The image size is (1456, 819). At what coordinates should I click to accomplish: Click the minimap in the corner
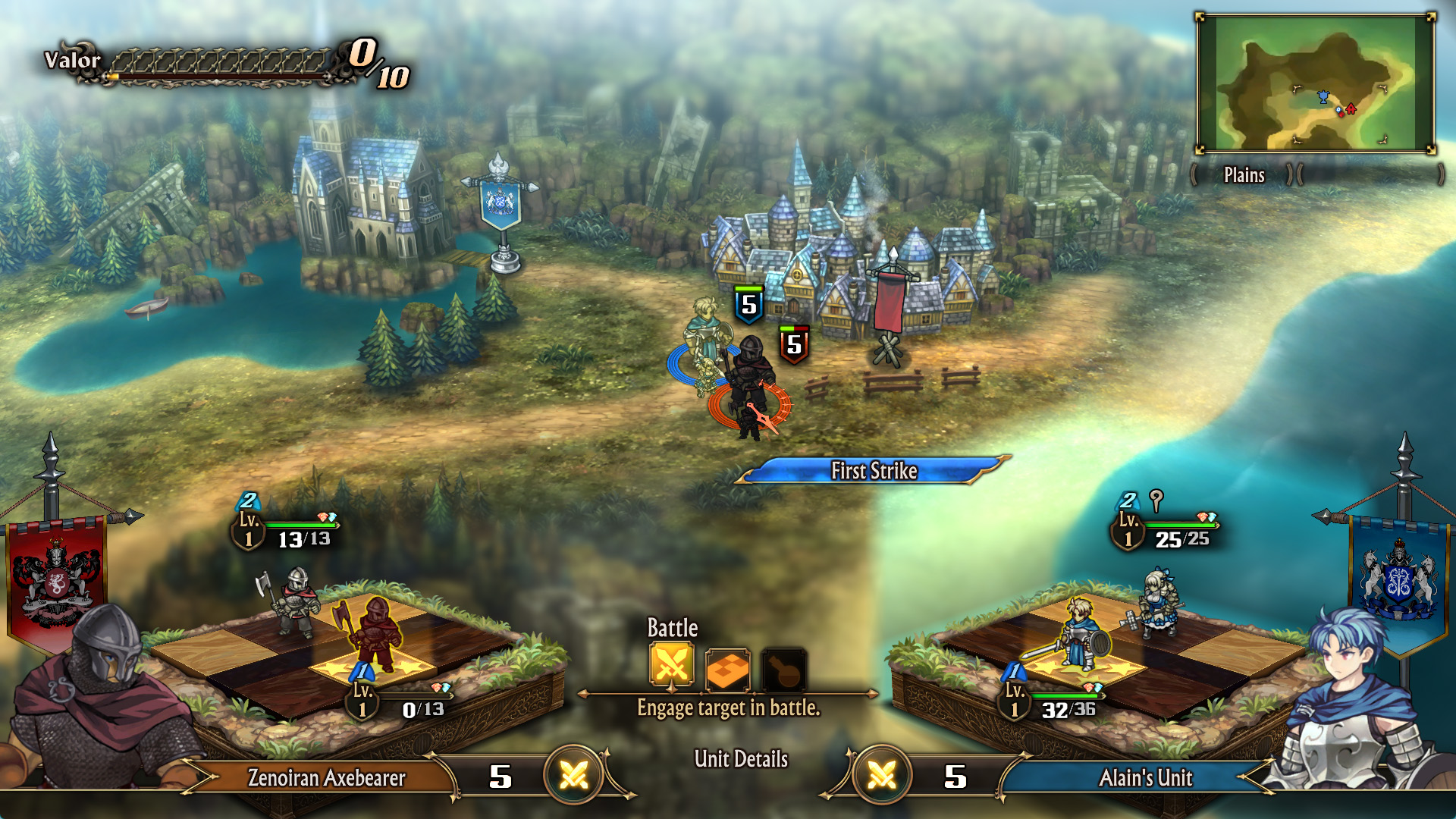tap(1316, 83)
